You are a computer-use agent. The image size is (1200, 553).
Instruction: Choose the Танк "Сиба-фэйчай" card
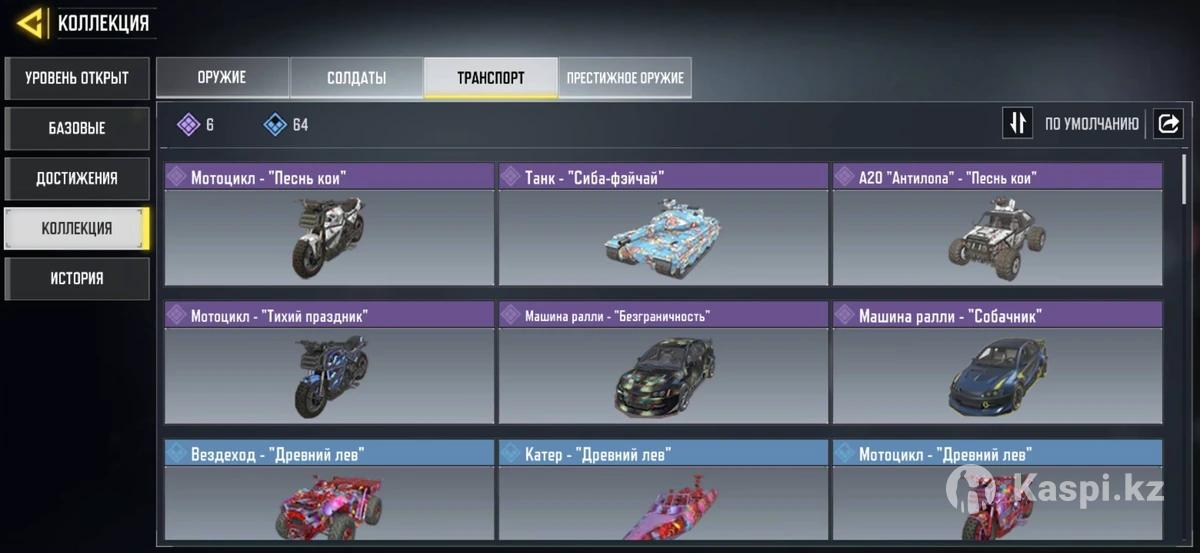pos(663,225)
